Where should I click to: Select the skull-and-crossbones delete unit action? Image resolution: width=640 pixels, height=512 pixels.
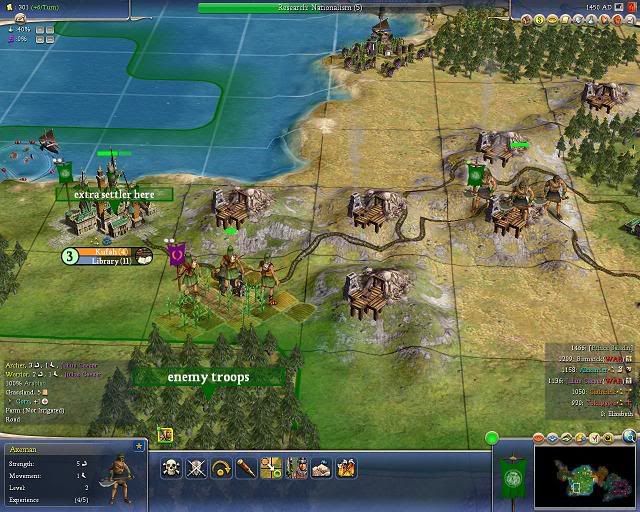pyautogui.click(x=171, y=467)
